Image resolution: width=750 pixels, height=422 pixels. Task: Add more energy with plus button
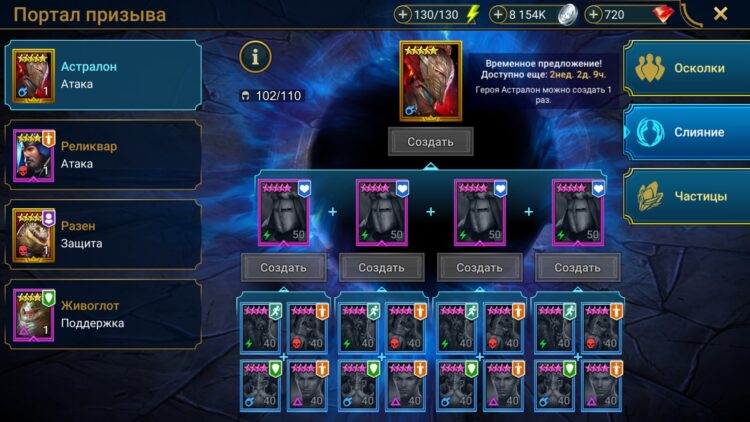point(403,15)
